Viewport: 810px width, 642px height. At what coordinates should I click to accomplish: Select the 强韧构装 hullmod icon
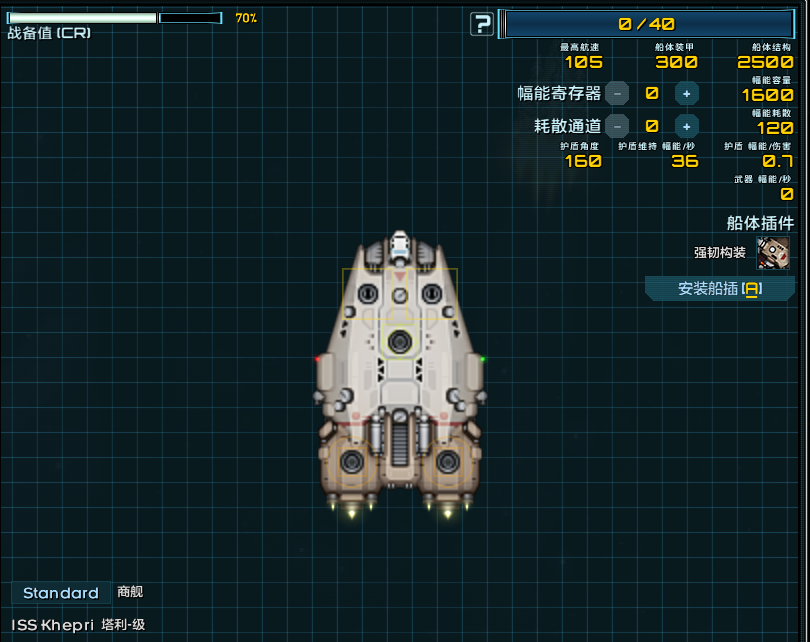click(773, 252)
